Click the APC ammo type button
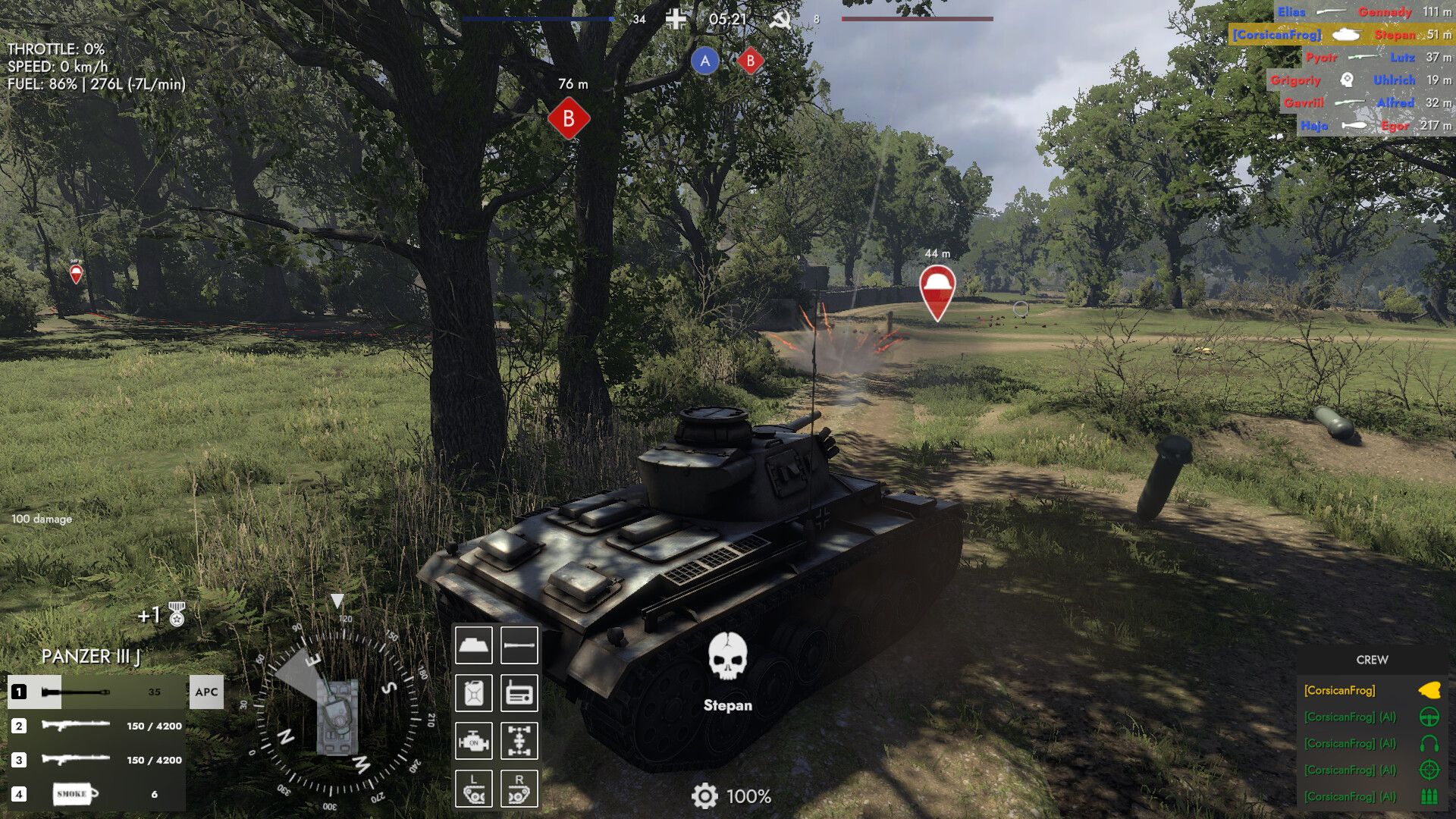 tap(206, 692)
